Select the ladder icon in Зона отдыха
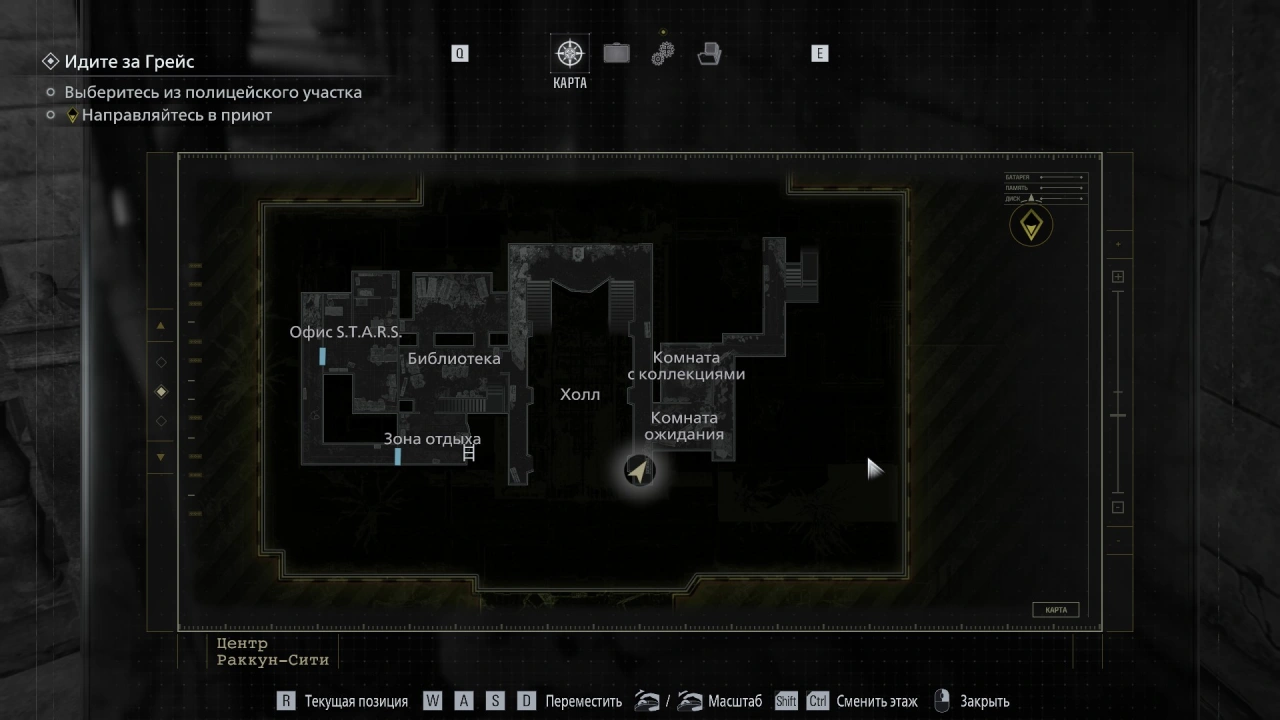Screen dimensions: 1280x720 [x=468, y=453]
